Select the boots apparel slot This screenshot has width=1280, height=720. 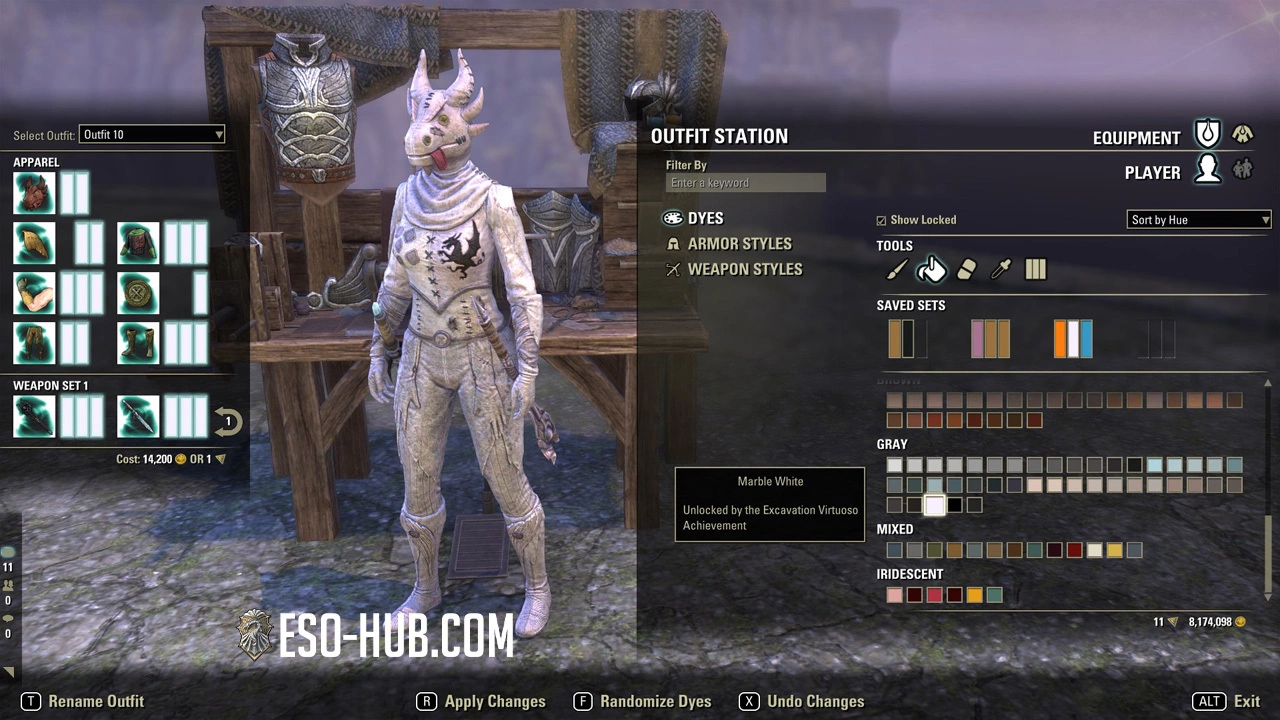coord(139,343)
